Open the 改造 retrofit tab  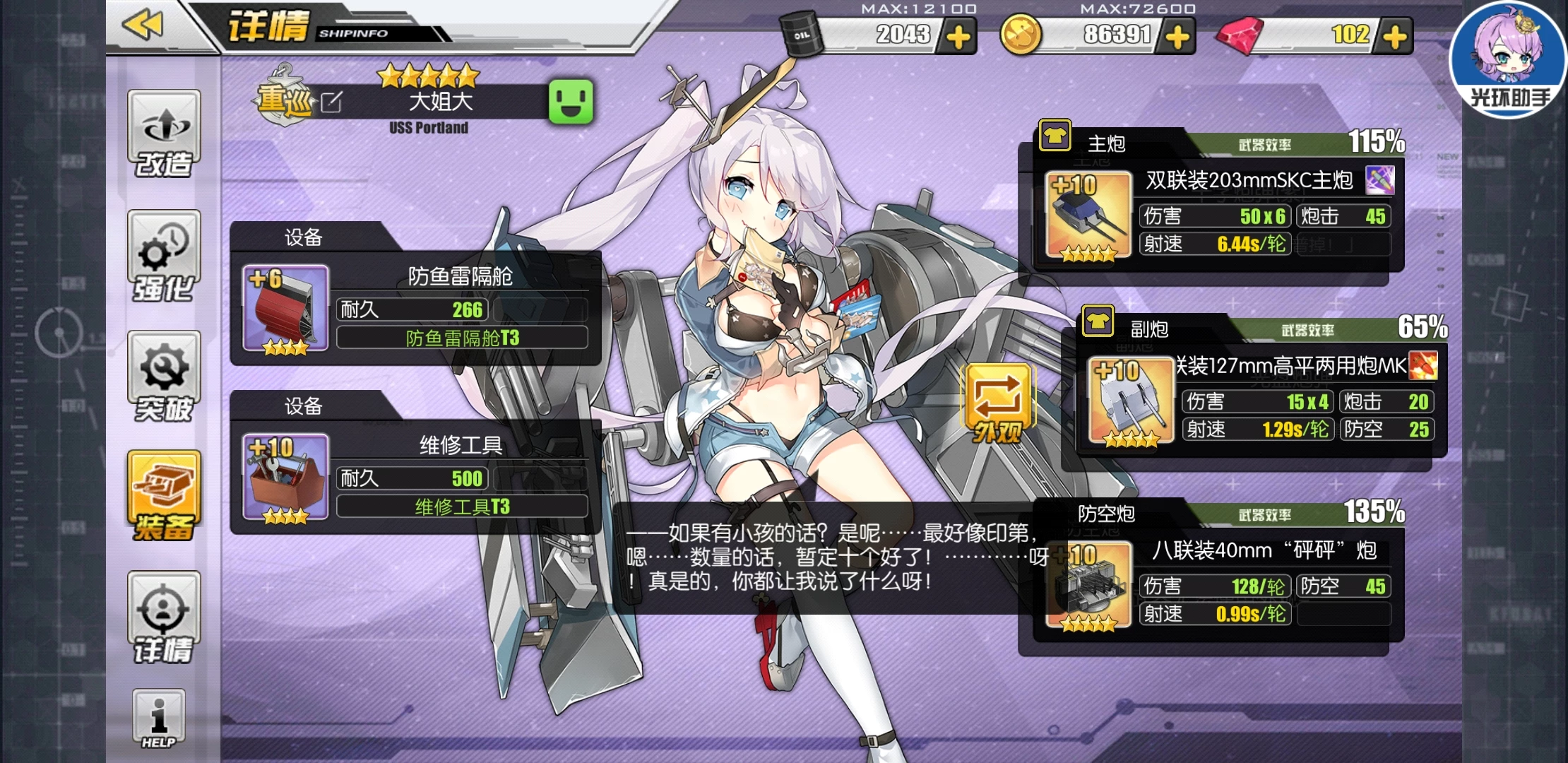click(164, 134)
